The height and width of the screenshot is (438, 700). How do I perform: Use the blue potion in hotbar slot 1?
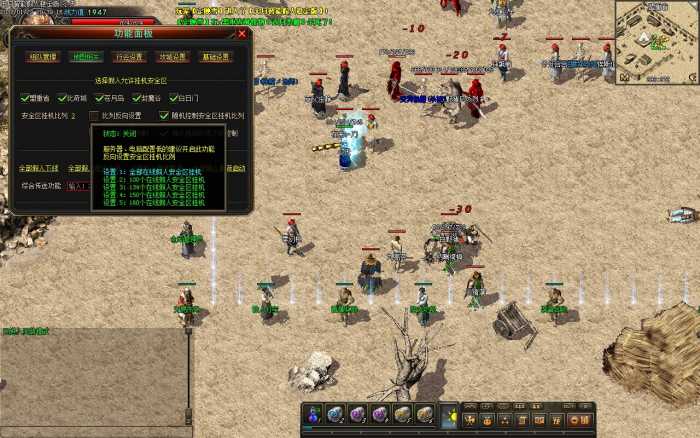tap(314, 414)
